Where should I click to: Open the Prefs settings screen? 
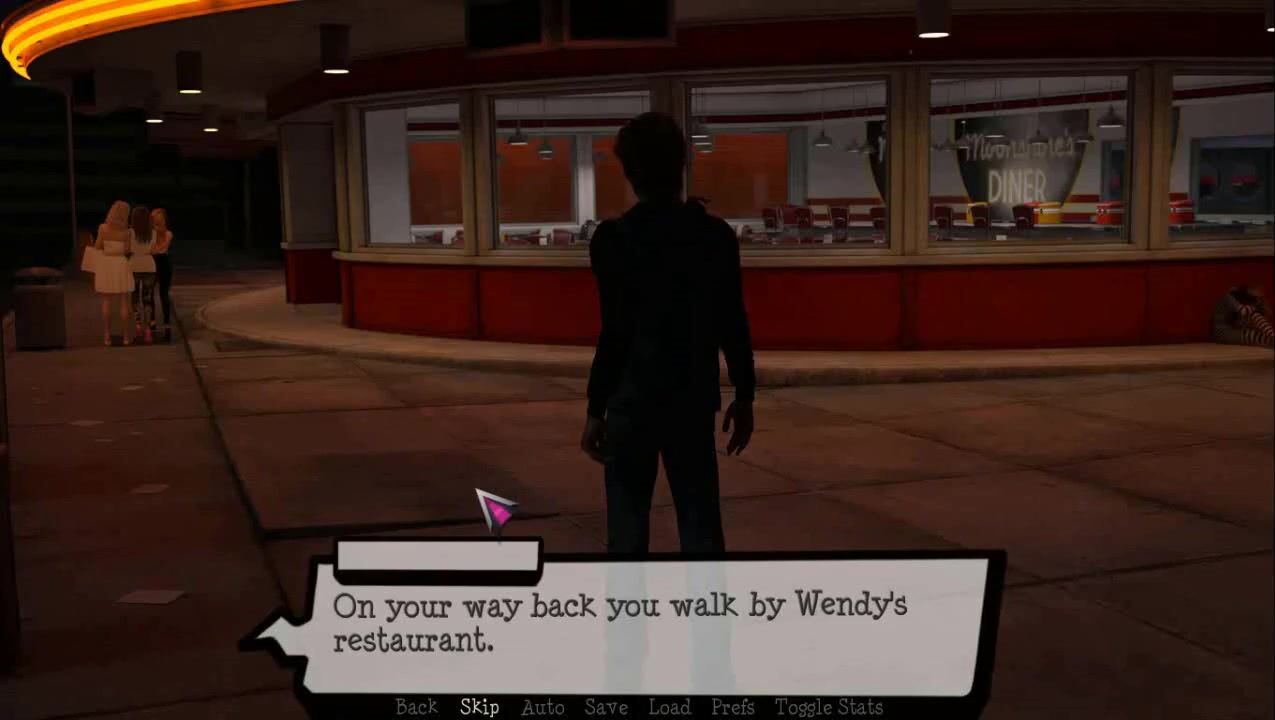pos(733,707)
